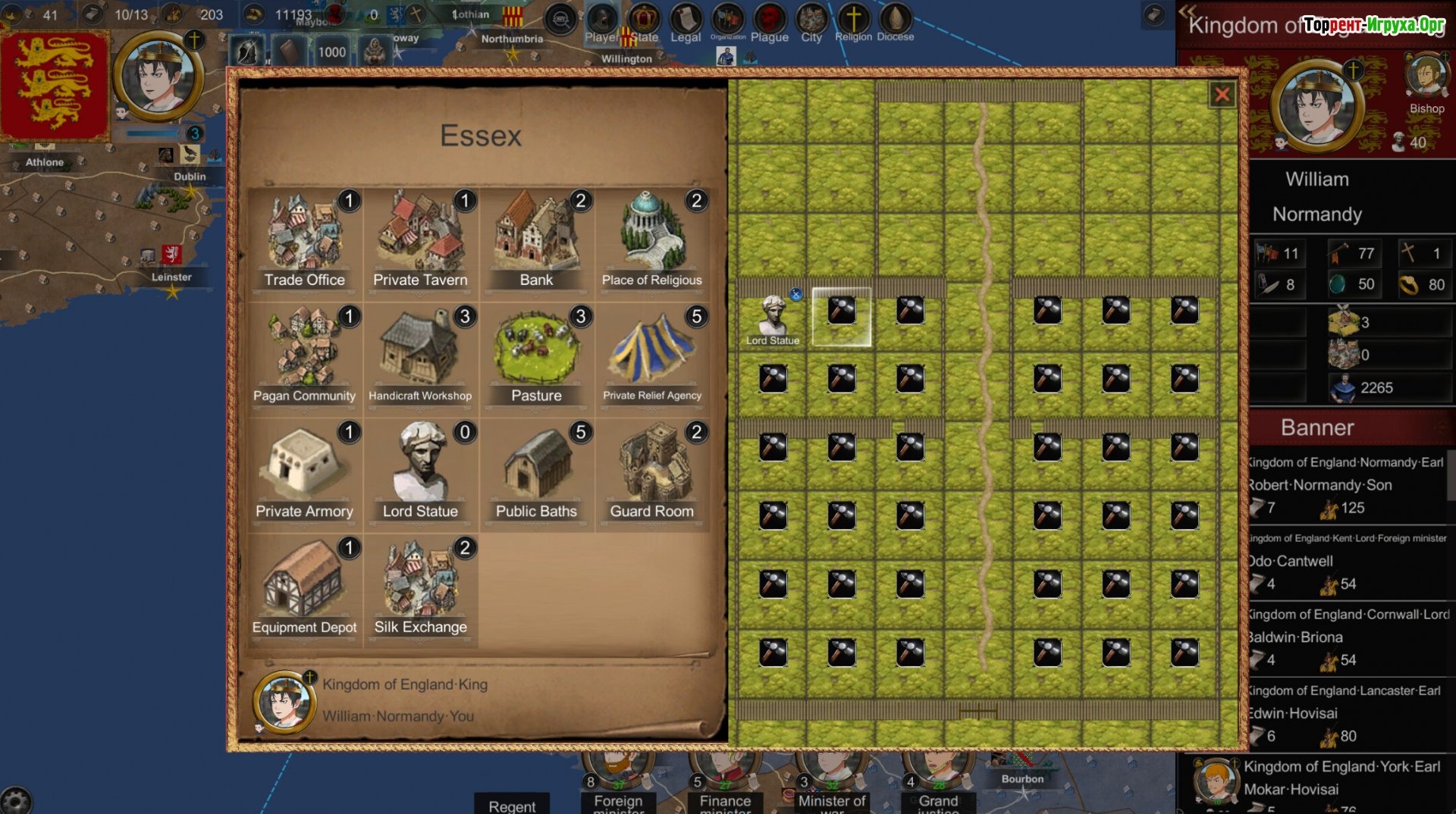Close the Essex building panel
1456x814 pixels.
click(x=1222, y=95)
